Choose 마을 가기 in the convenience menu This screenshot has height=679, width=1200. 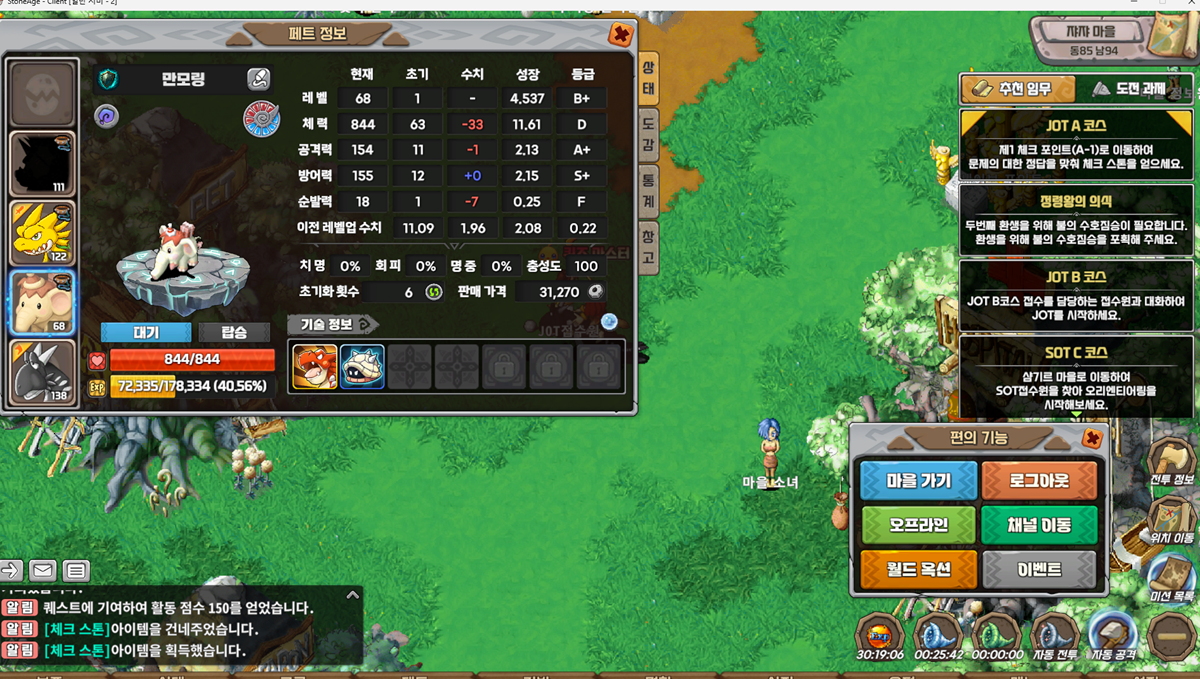pos(918,481)
